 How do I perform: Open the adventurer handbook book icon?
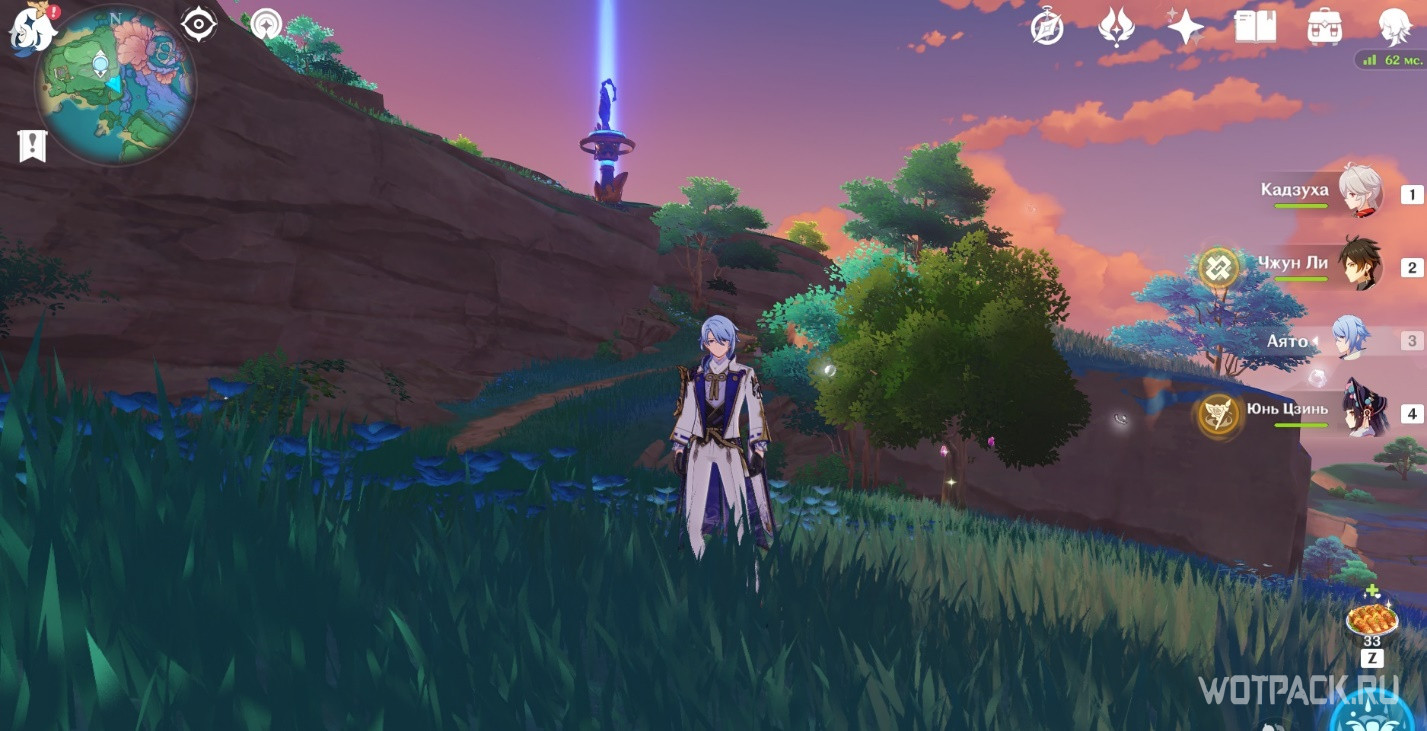(x=1255, y=28)
